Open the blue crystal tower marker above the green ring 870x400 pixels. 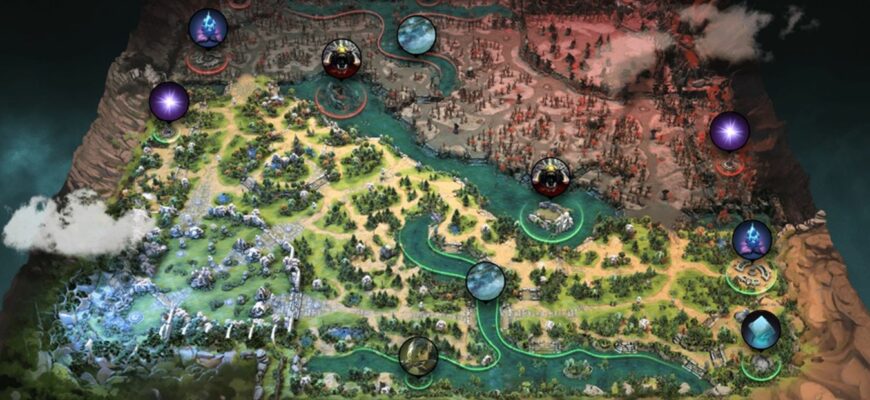751,240
